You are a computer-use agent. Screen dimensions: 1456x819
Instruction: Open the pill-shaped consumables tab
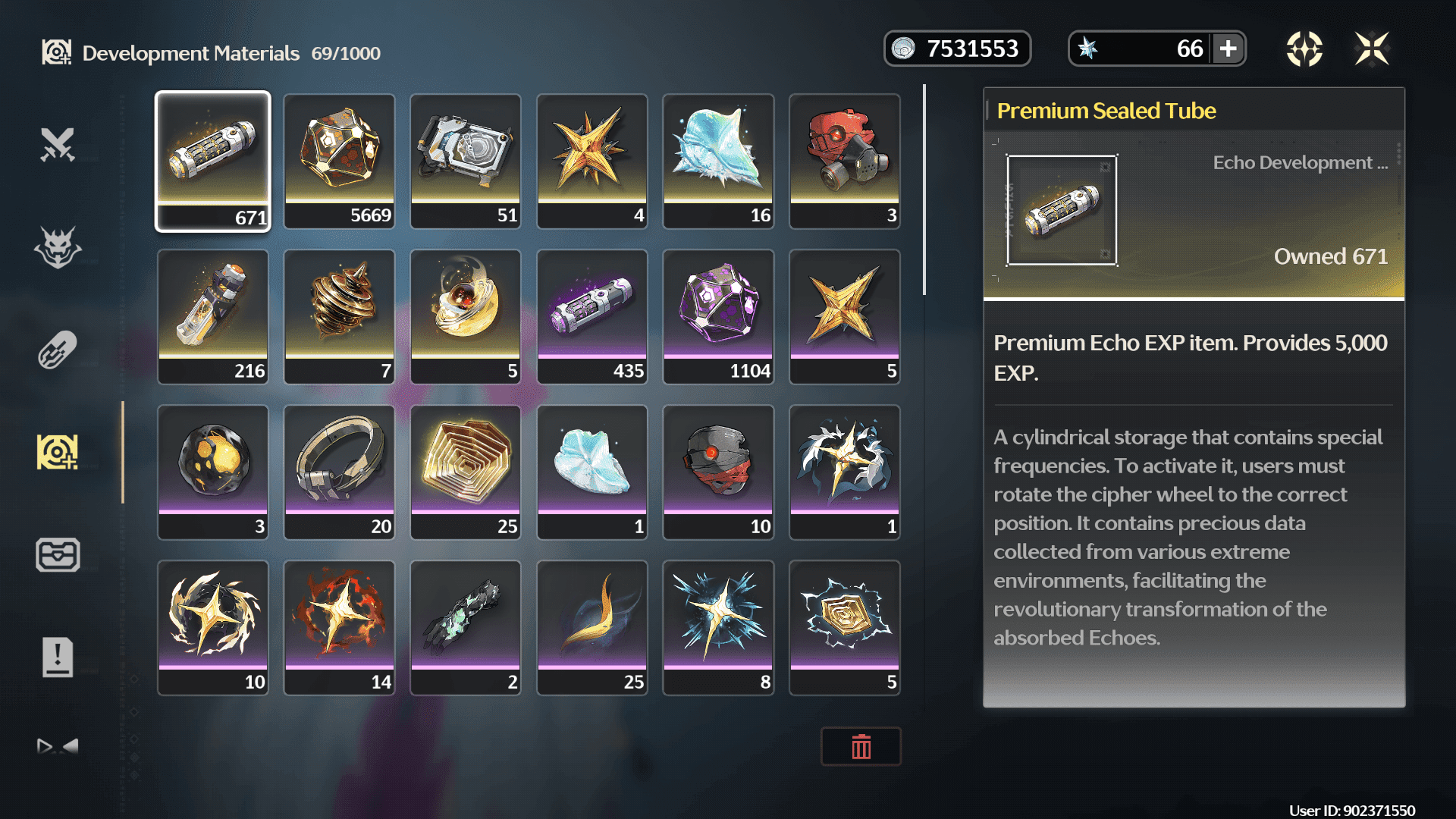point(58,350)
